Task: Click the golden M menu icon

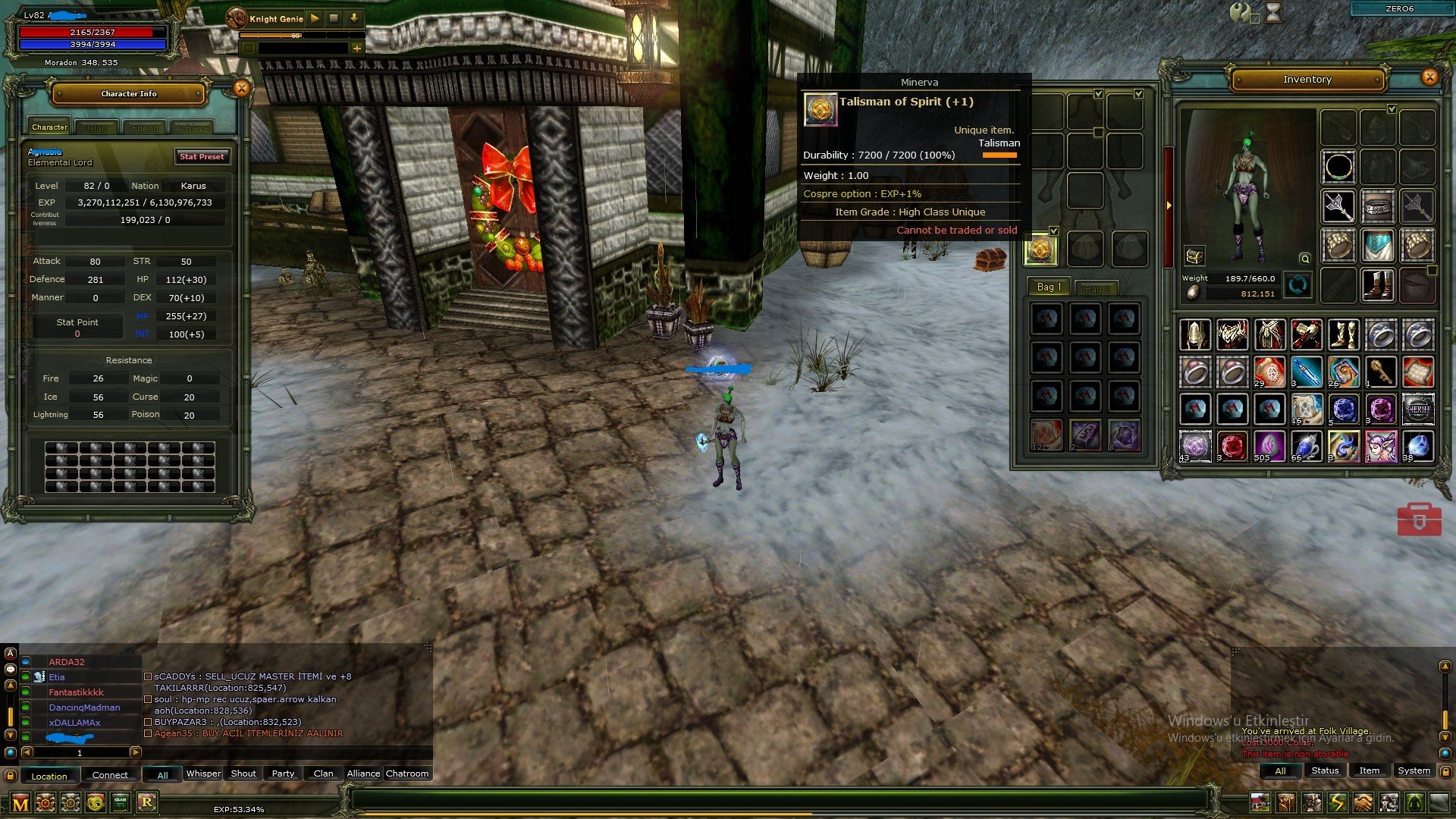Action: [x=20, y=803]
